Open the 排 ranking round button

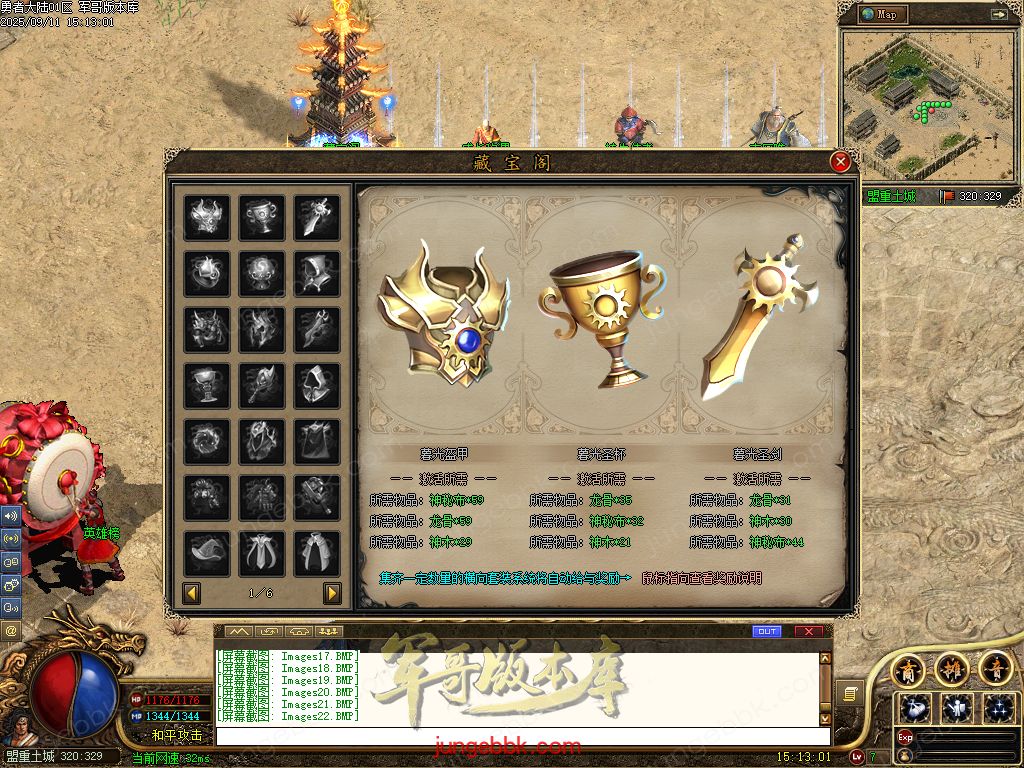point(952,668)
